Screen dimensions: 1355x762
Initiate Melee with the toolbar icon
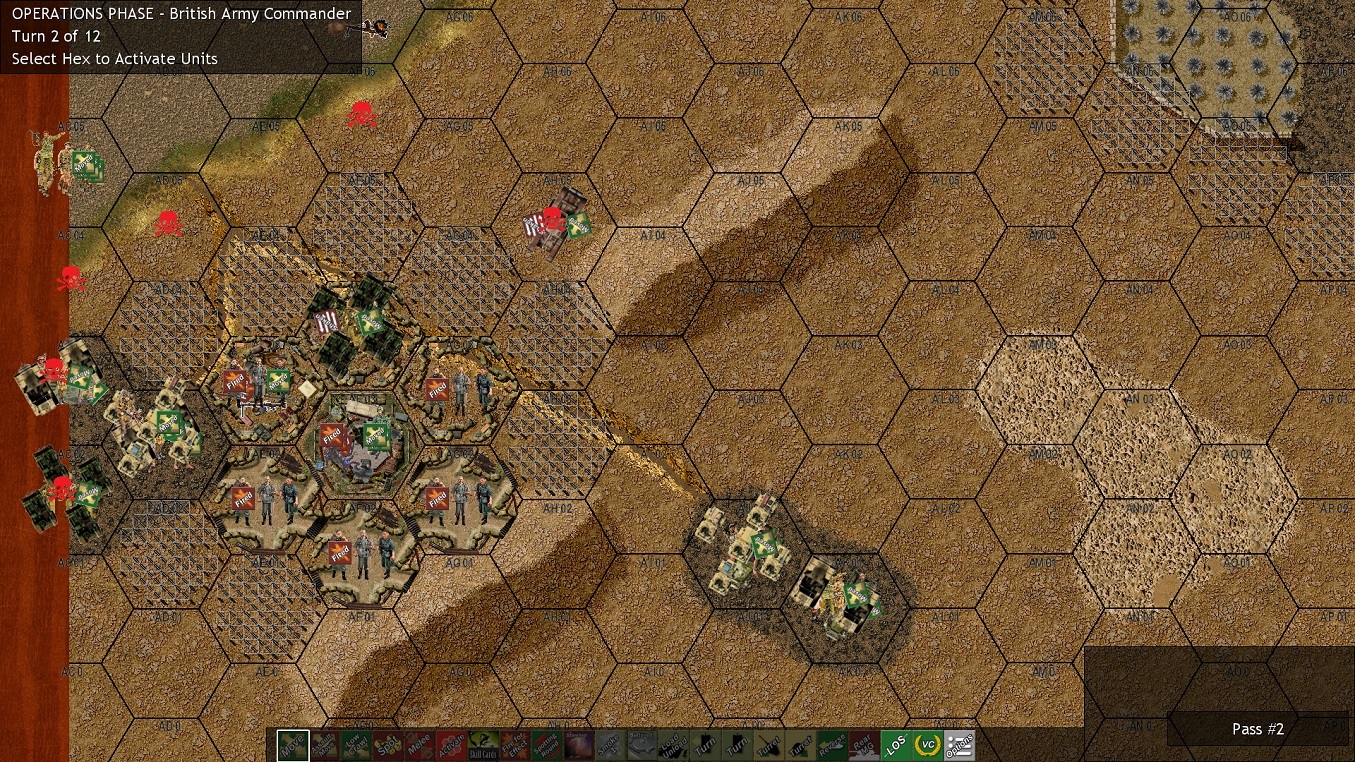[x=419, y=745]
